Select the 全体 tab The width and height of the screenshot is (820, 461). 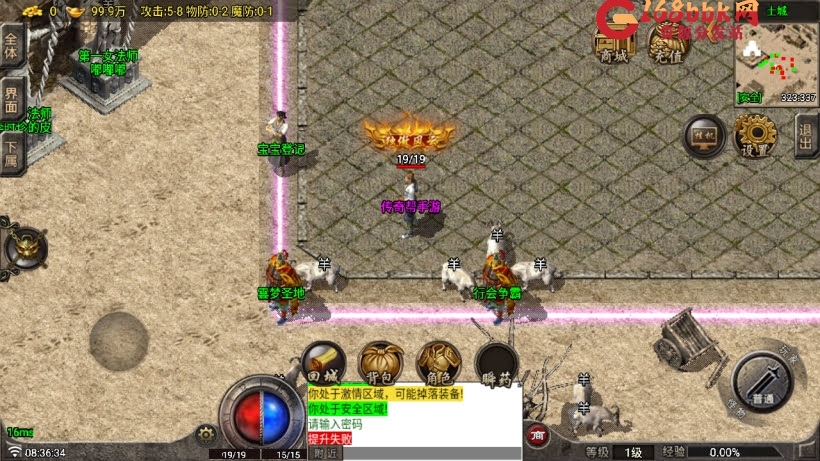coord(12,47)
